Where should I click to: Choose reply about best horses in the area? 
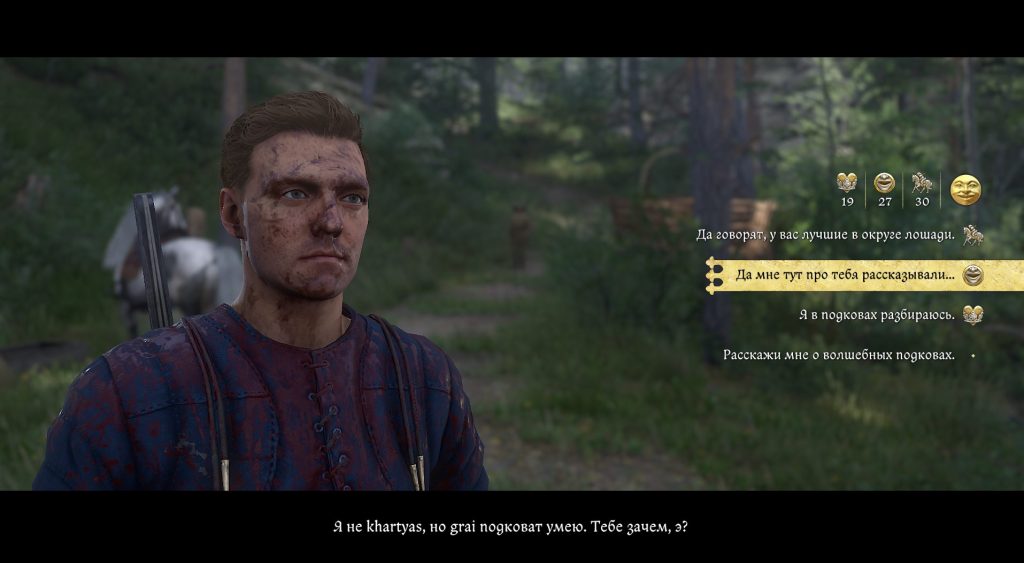tap(826, 236)
